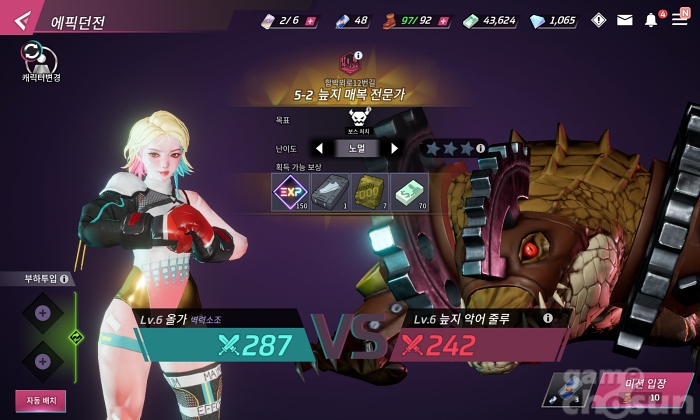700x420 pixels.
Task: Go back using the top-left arrow
Action: point(24,21)
